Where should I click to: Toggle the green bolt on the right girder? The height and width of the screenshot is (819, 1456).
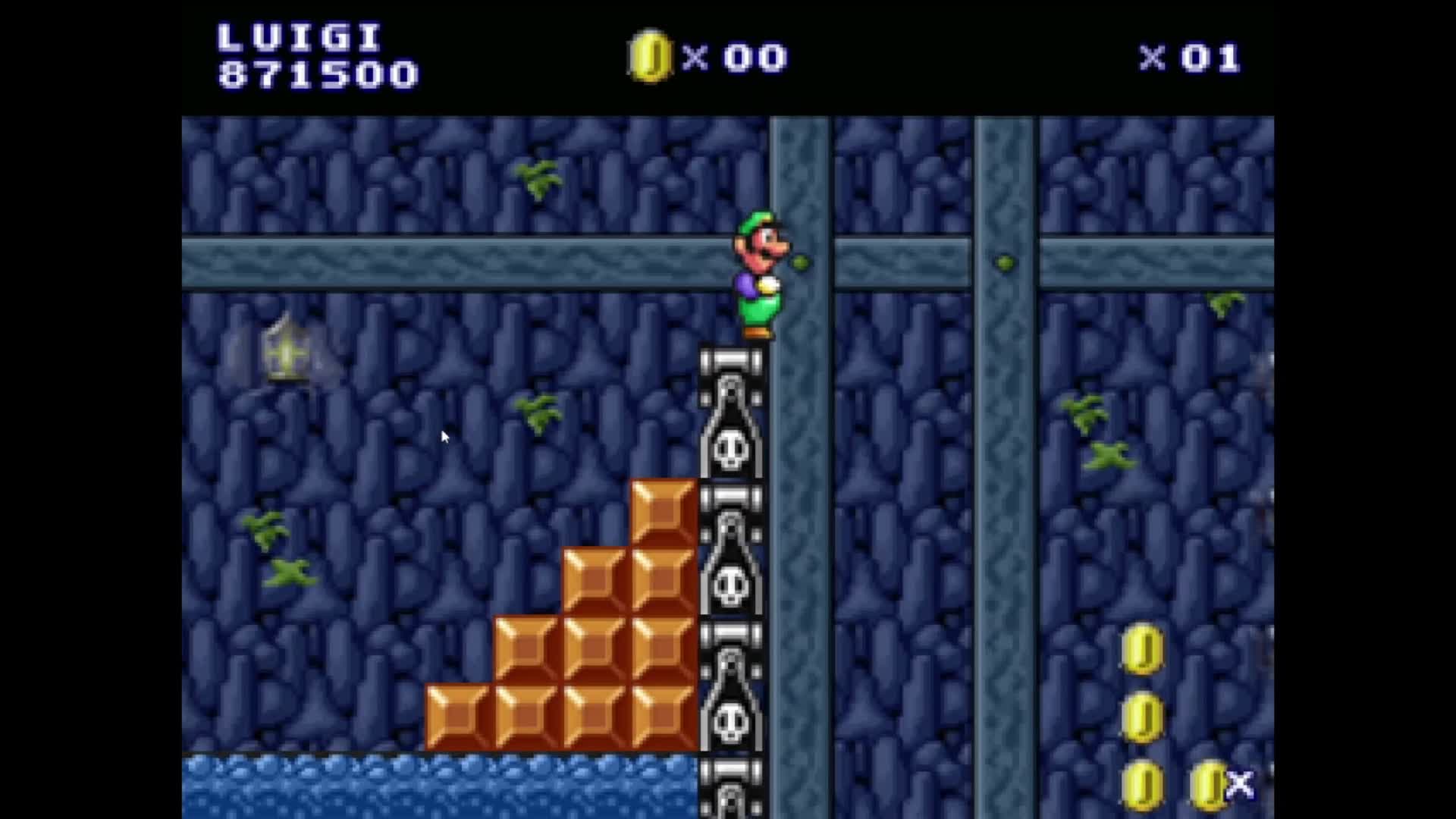point(1005,262)
